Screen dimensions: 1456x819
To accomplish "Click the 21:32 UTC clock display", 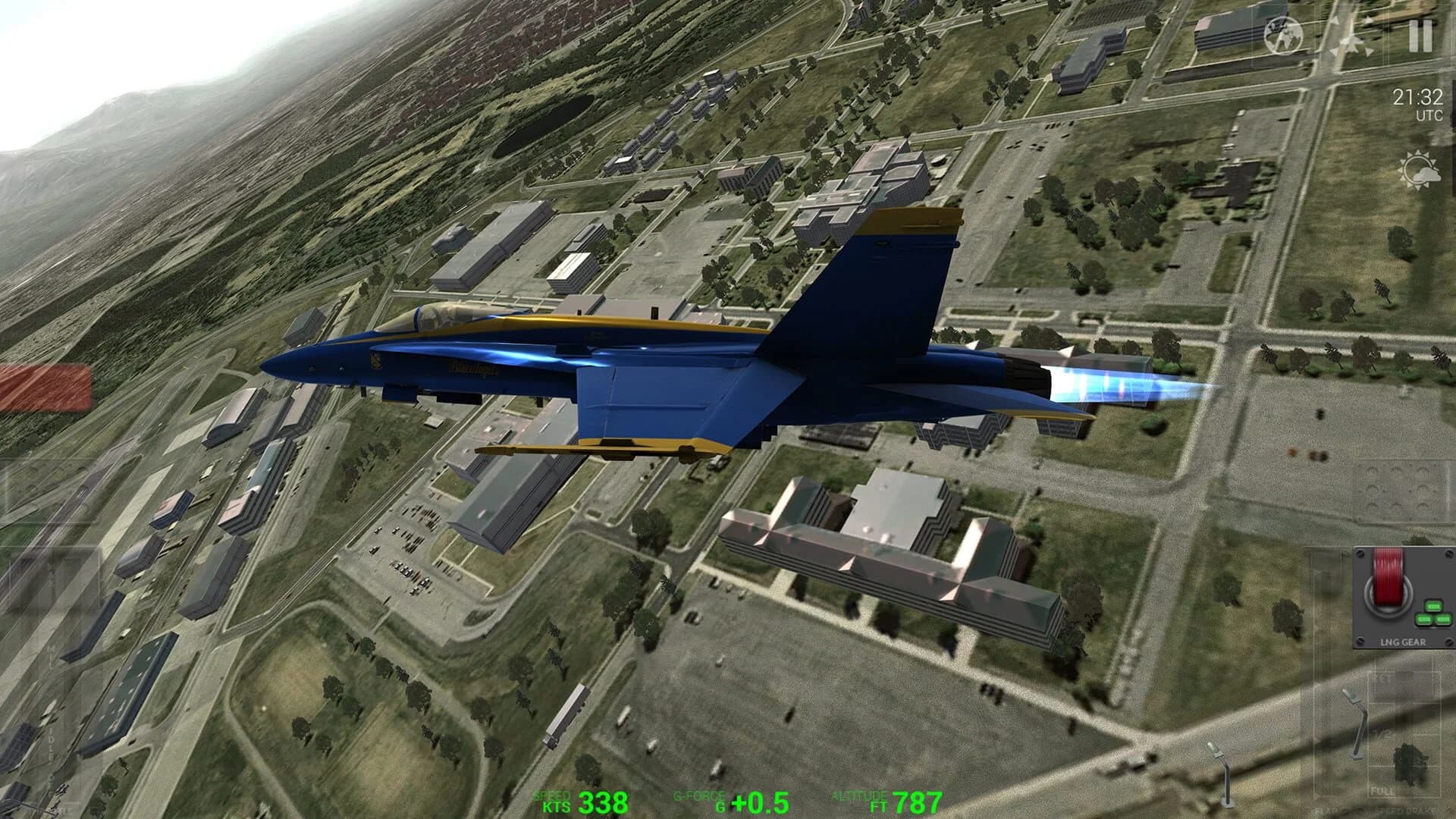I will (1419, 102).
